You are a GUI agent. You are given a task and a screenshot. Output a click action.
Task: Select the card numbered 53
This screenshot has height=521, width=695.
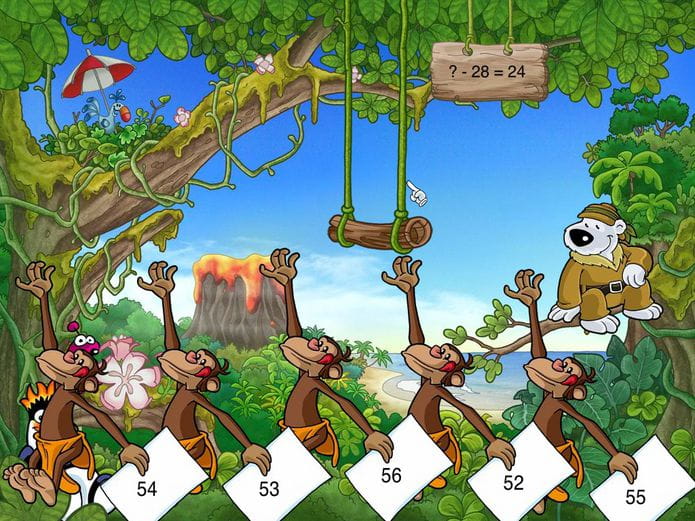[x=269, y=488]
